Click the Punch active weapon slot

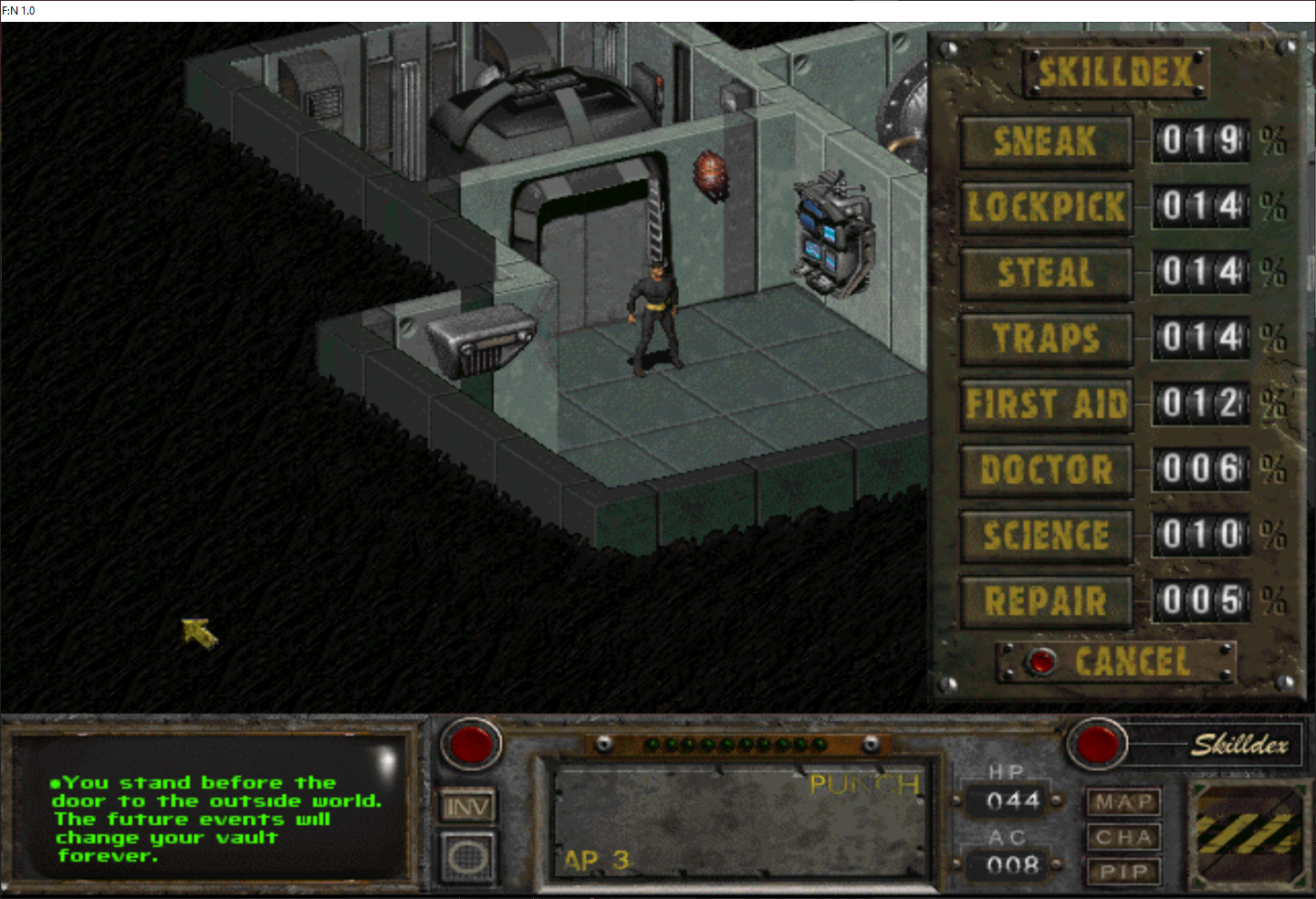click(x=741, y=821)
